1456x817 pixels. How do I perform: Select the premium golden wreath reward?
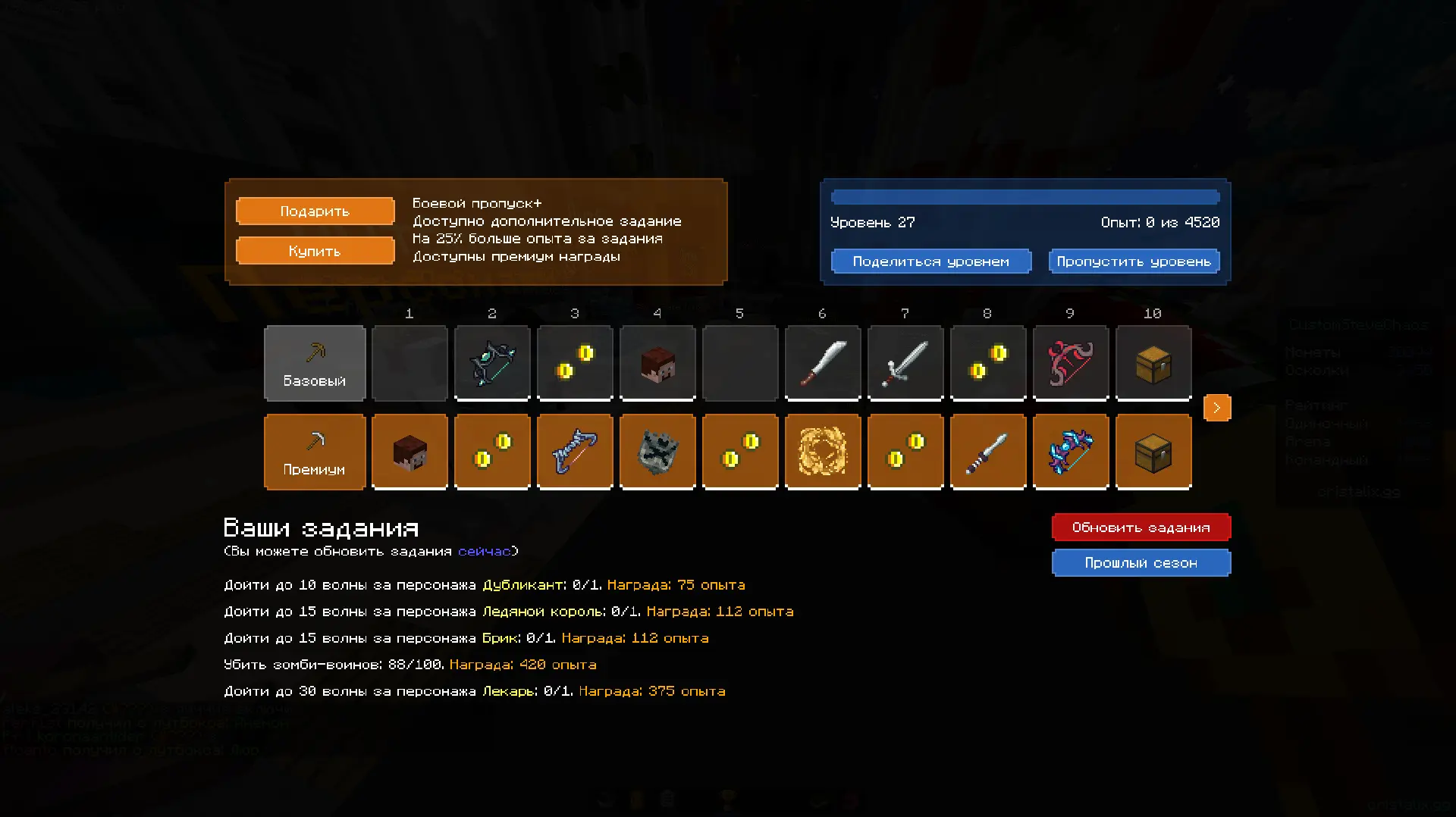[823, 452]
